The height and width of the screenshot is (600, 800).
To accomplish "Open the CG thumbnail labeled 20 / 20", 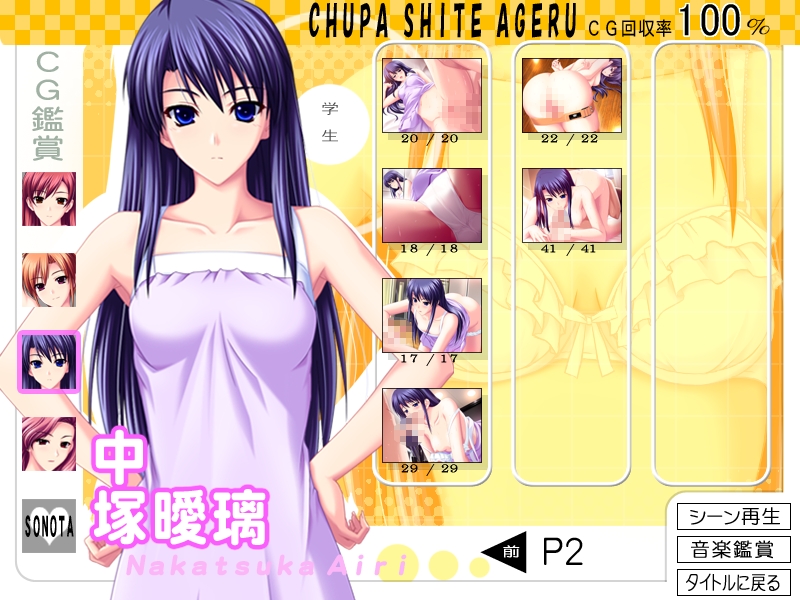I will [432, 95].
